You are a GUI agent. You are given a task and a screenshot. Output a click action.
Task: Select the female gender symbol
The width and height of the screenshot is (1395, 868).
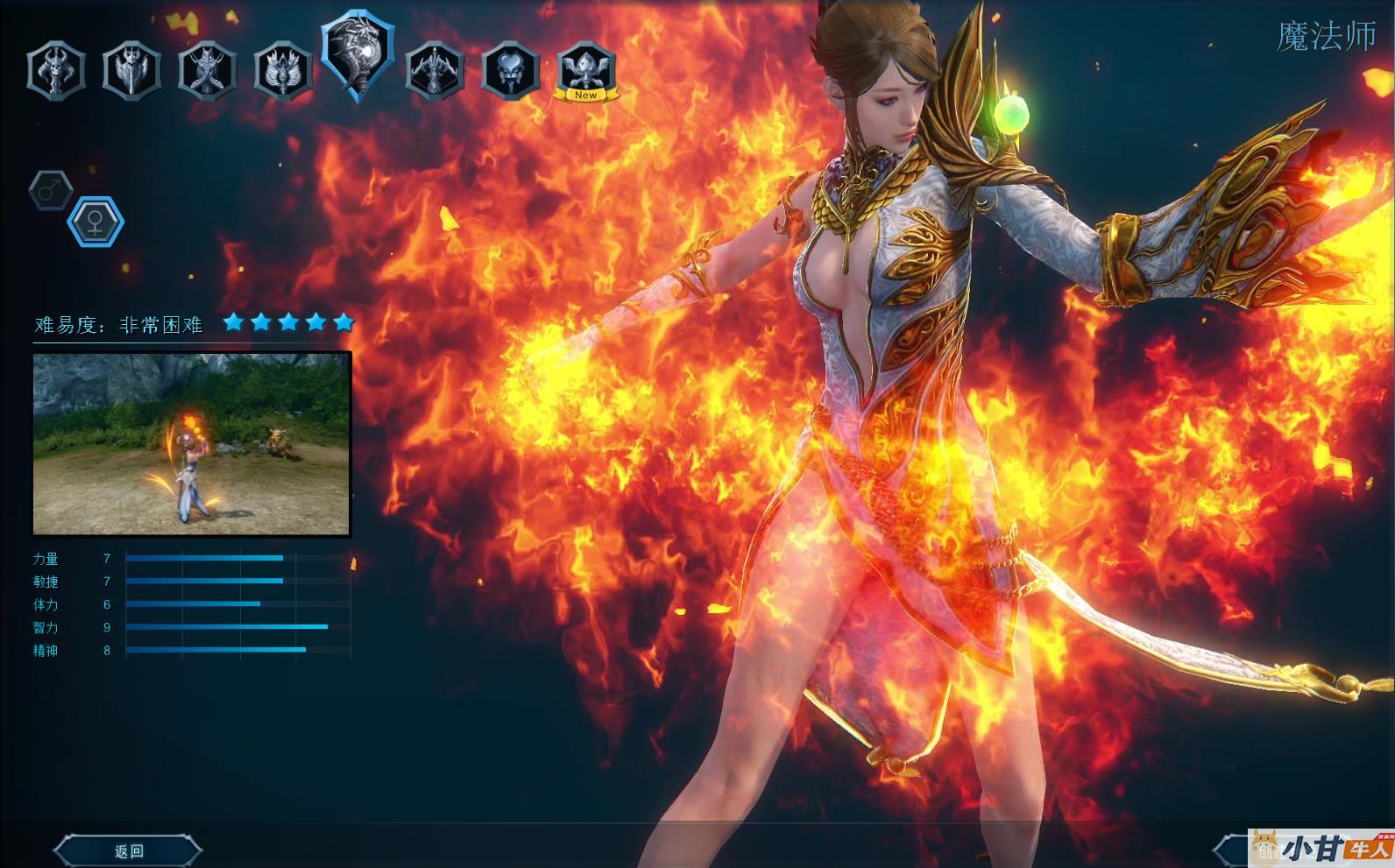click(96, 222)
